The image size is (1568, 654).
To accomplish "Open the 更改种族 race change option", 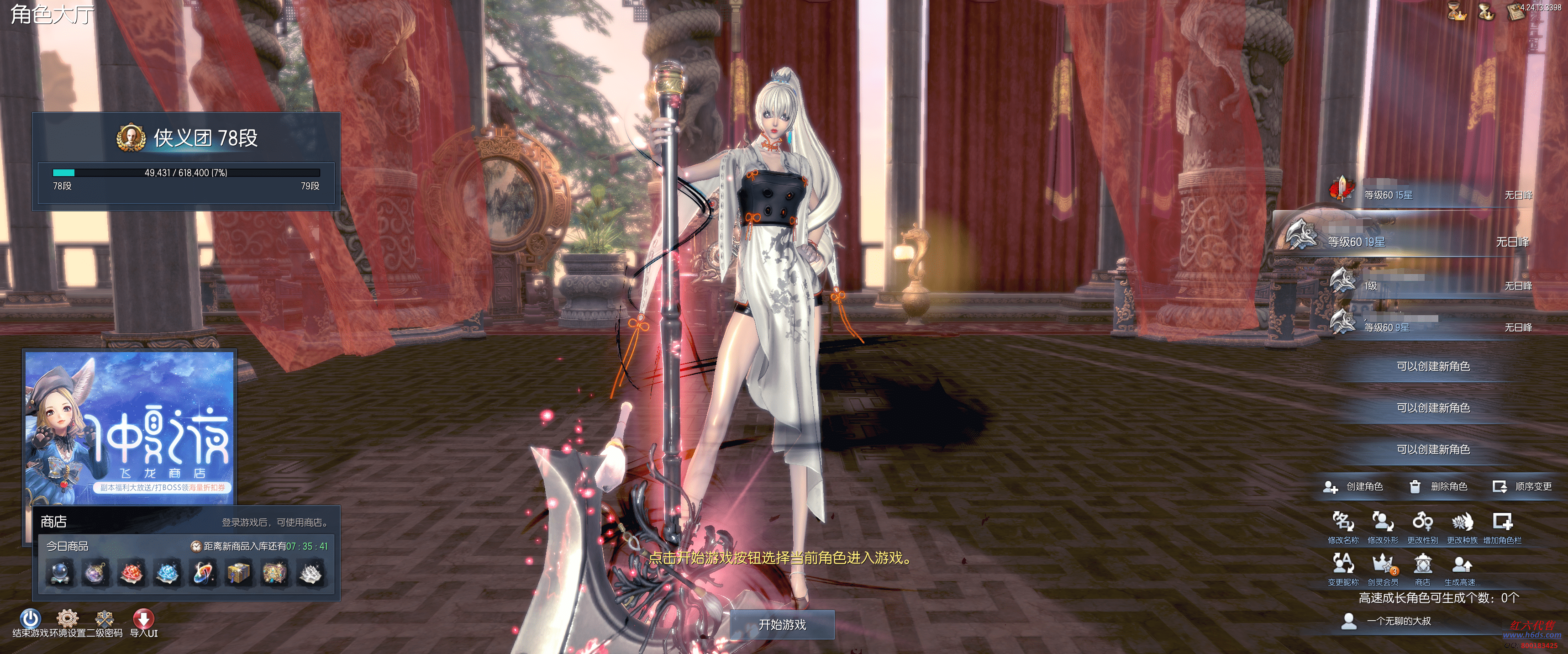I will tap(1462, 524).
